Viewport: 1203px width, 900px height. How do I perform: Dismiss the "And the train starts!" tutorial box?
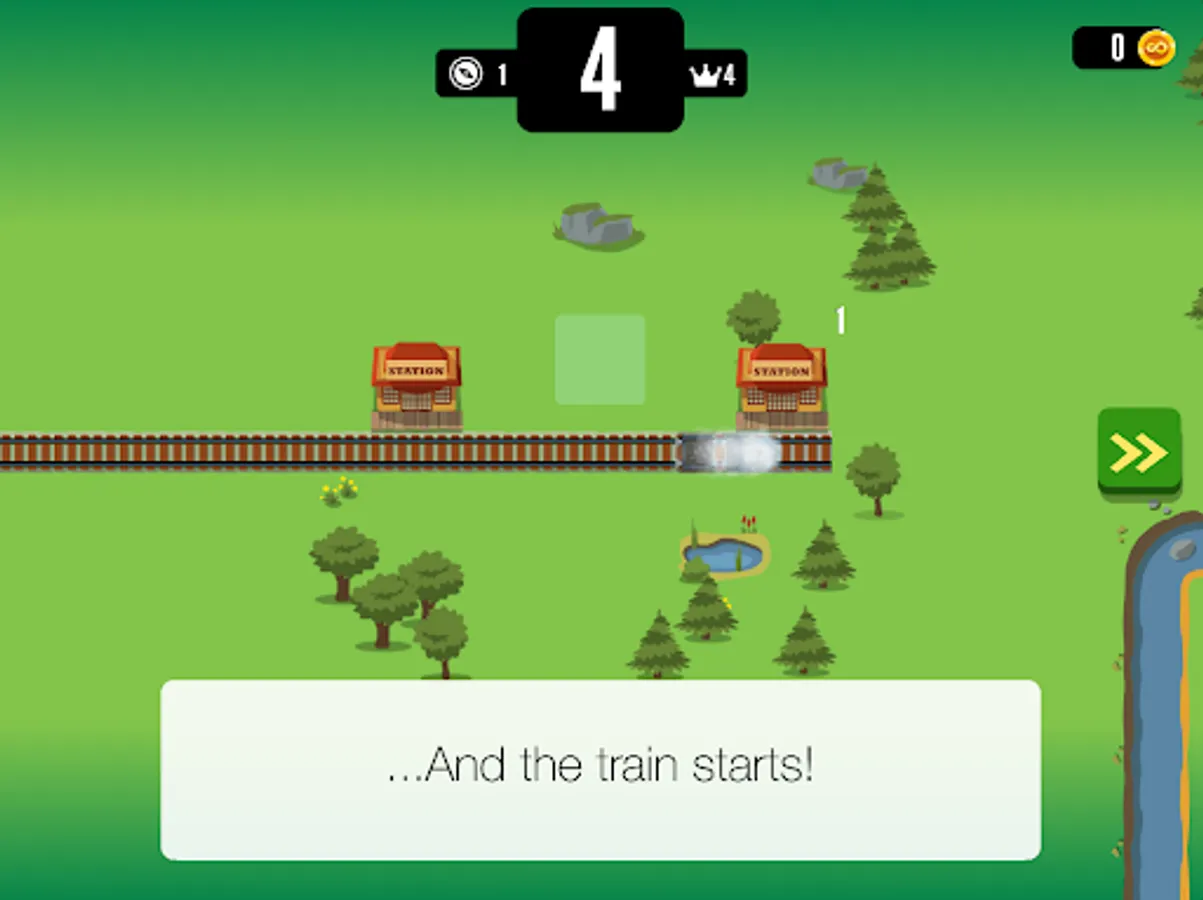600,768
